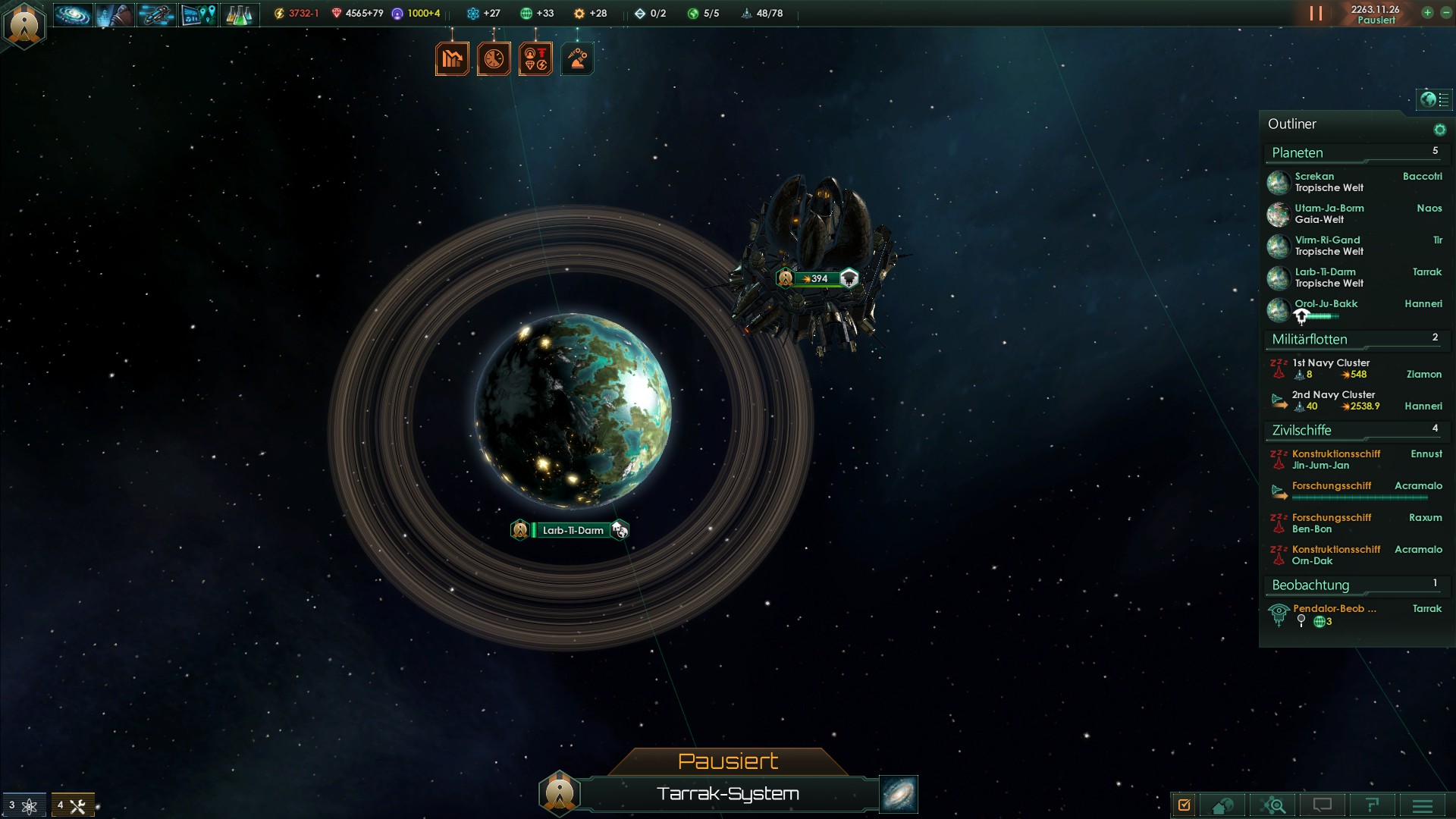Open the clock notification alert
Viewport: 1456px width, 819px height.
point(494,58)
